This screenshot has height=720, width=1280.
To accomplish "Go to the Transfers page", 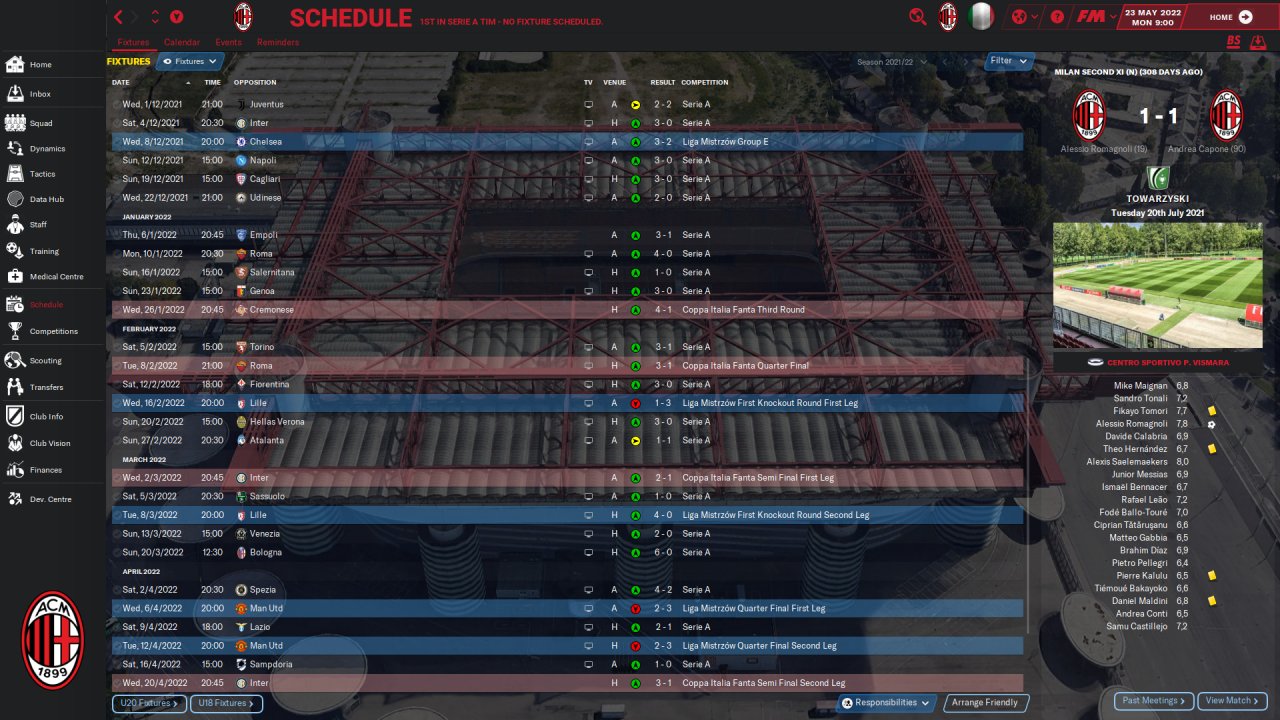I will click(x=46, y=387).
